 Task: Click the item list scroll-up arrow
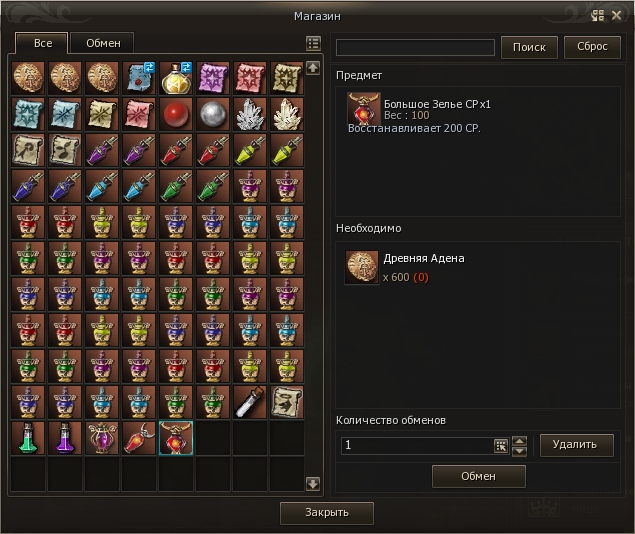(313, 68)
